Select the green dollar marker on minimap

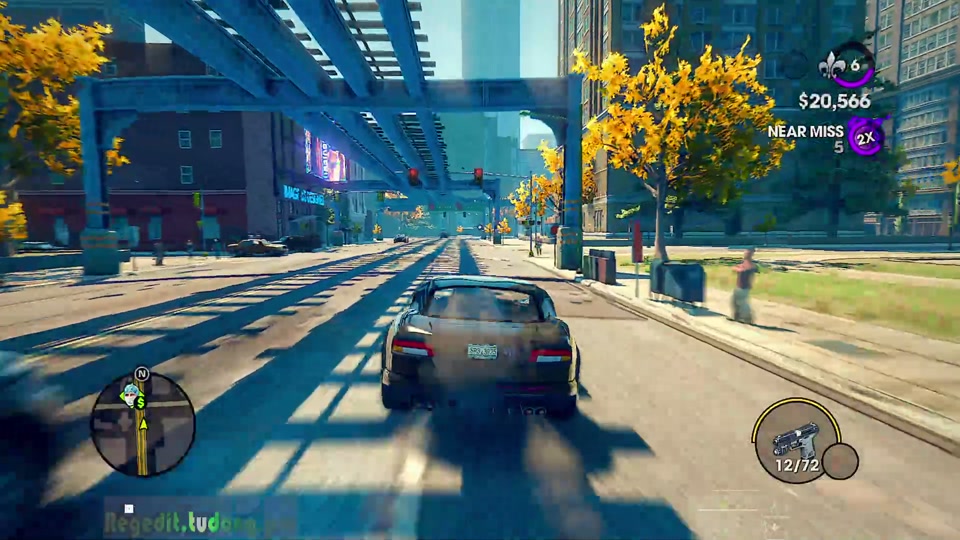(141, 402)
